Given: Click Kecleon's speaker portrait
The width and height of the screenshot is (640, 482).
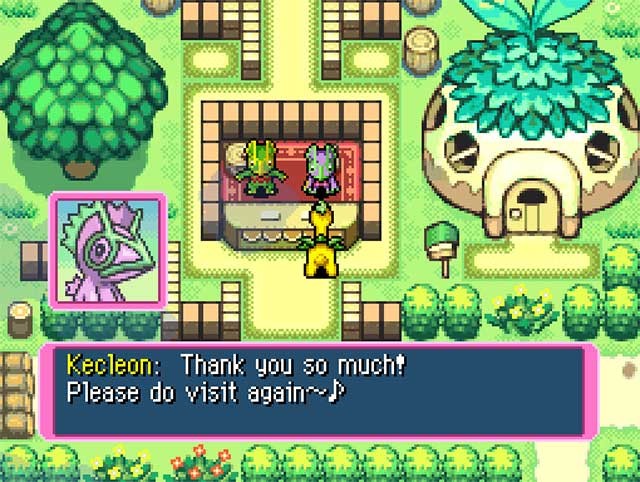Looking at the screenshot, I should (109, 249).
